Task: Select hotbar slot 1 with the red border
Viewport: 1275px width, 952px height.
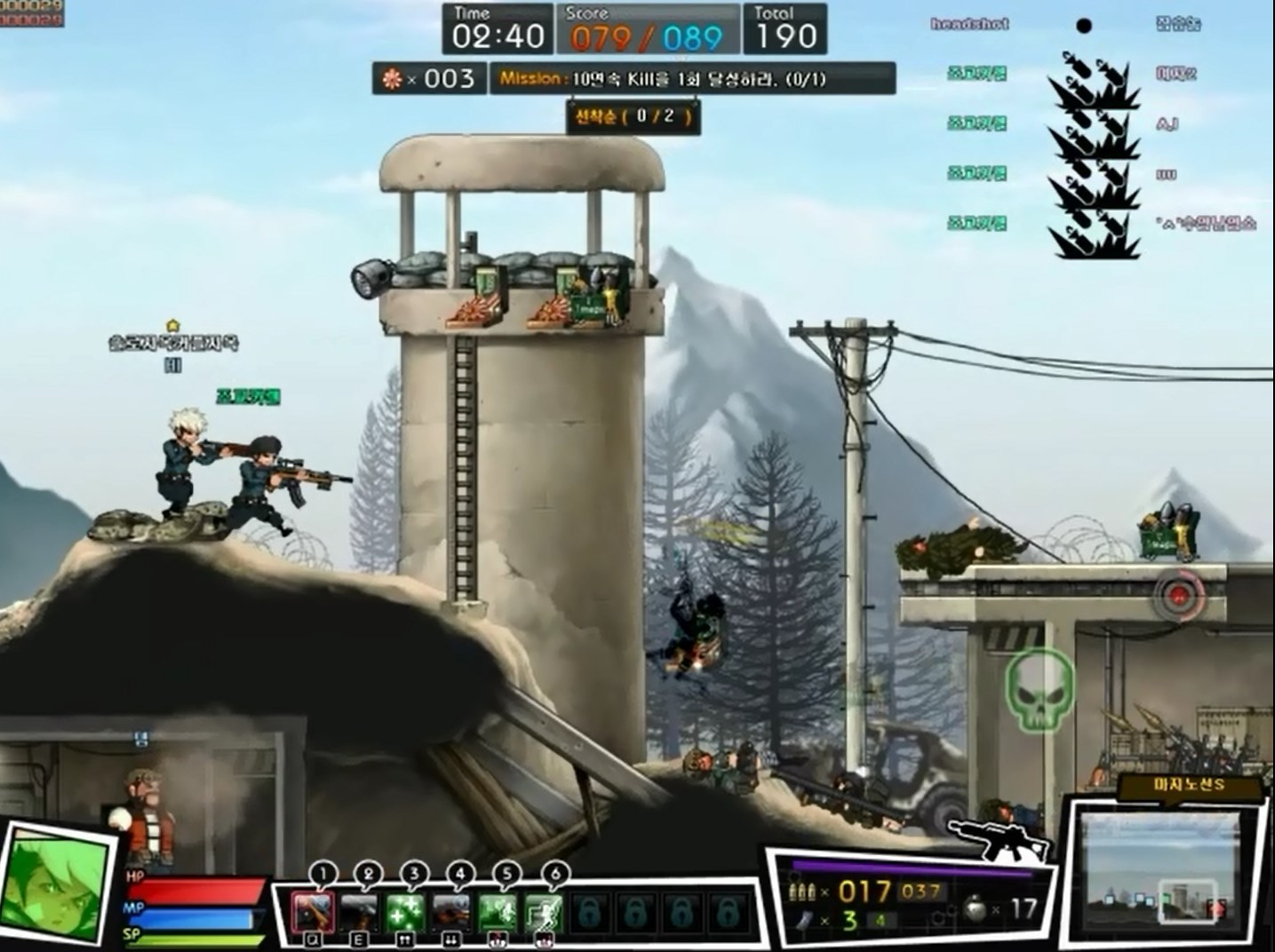Action: 314,911
